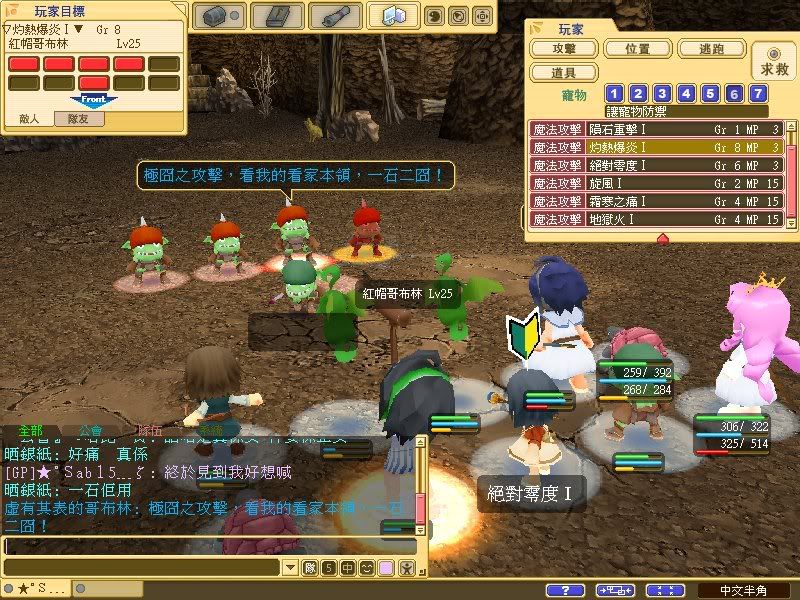The image size is (800, 600).
Task: Select 地獄火 I magic attack
Action: pyautogui.click(x=657, y=218)
